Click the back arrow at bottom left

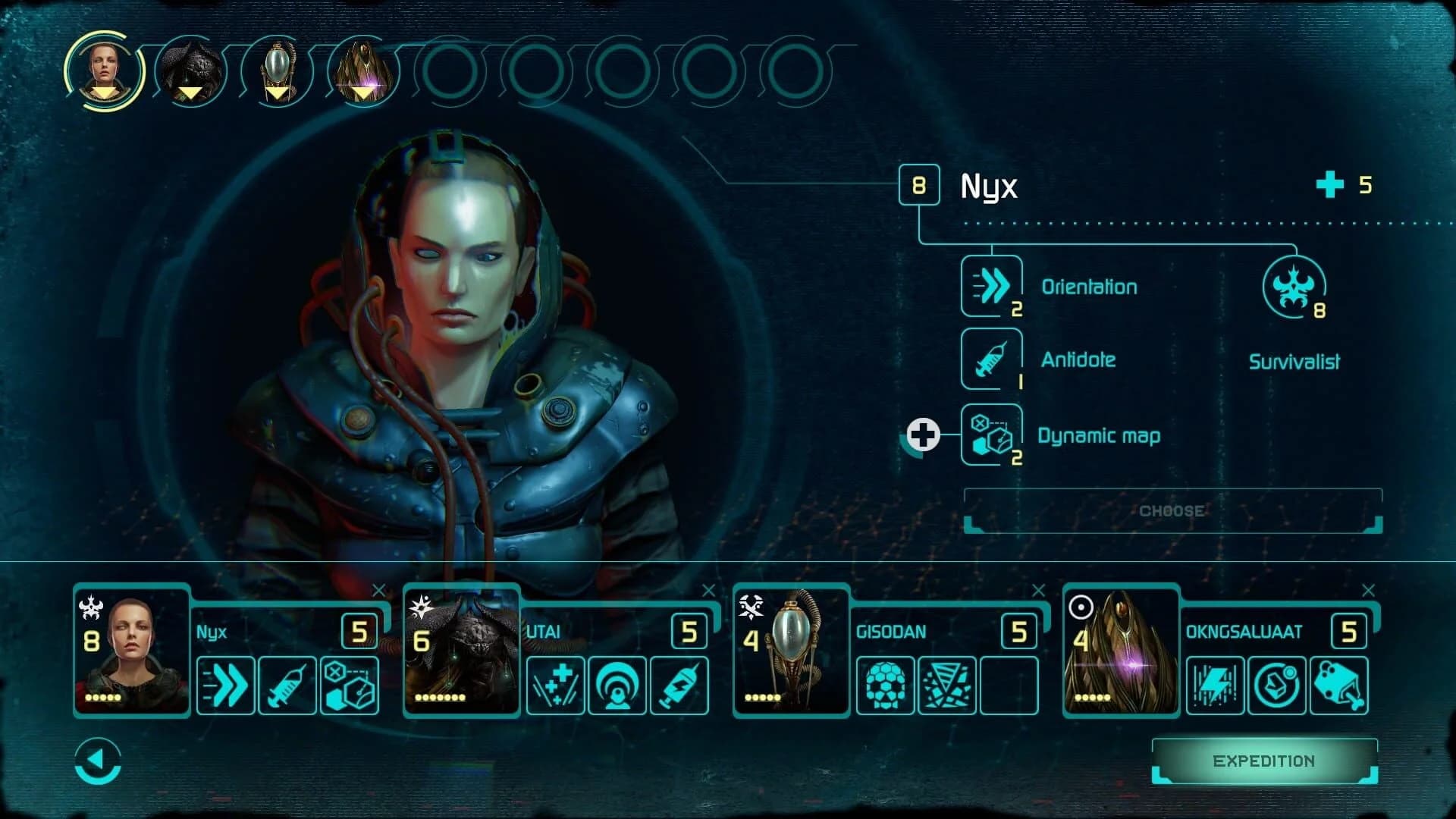tap(96, 761)
